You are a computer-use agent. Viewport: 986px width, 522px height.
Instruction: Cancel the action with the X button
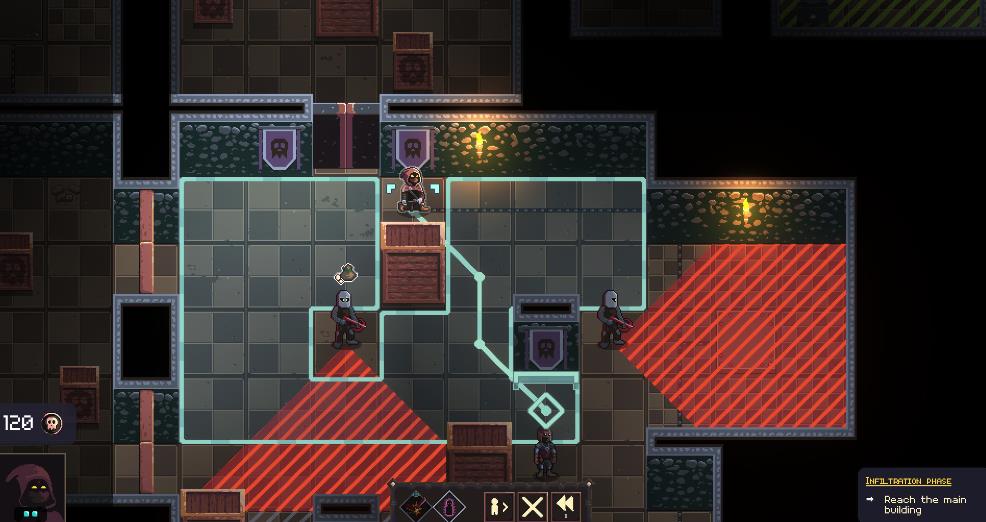tap(532, 507)
